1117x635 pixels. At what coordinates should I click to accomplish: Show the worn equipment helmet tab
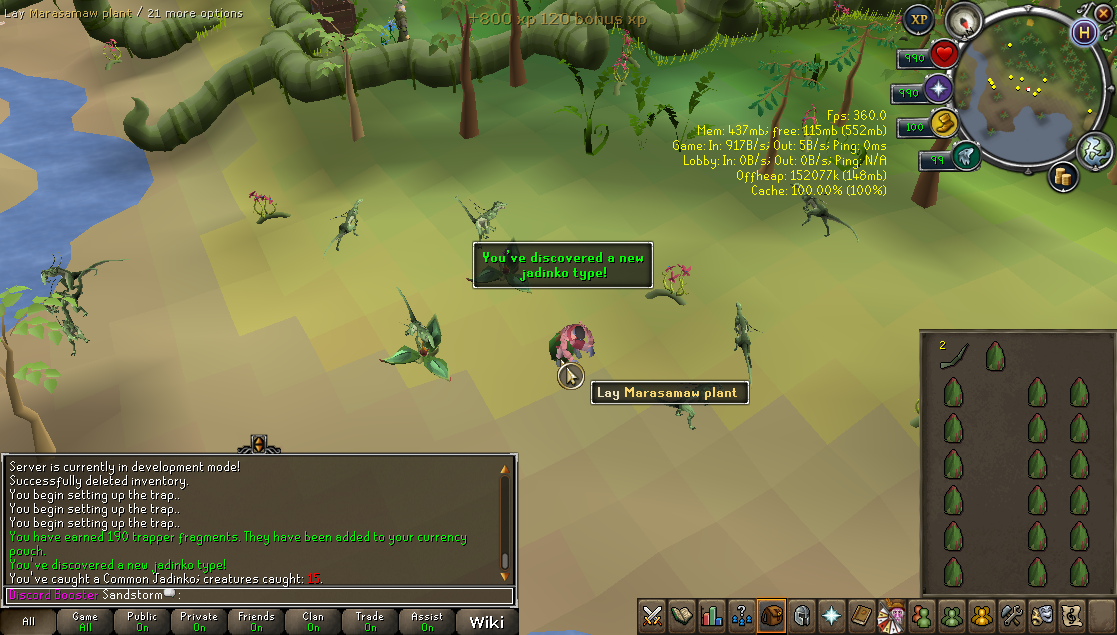[x=801, y=615]
